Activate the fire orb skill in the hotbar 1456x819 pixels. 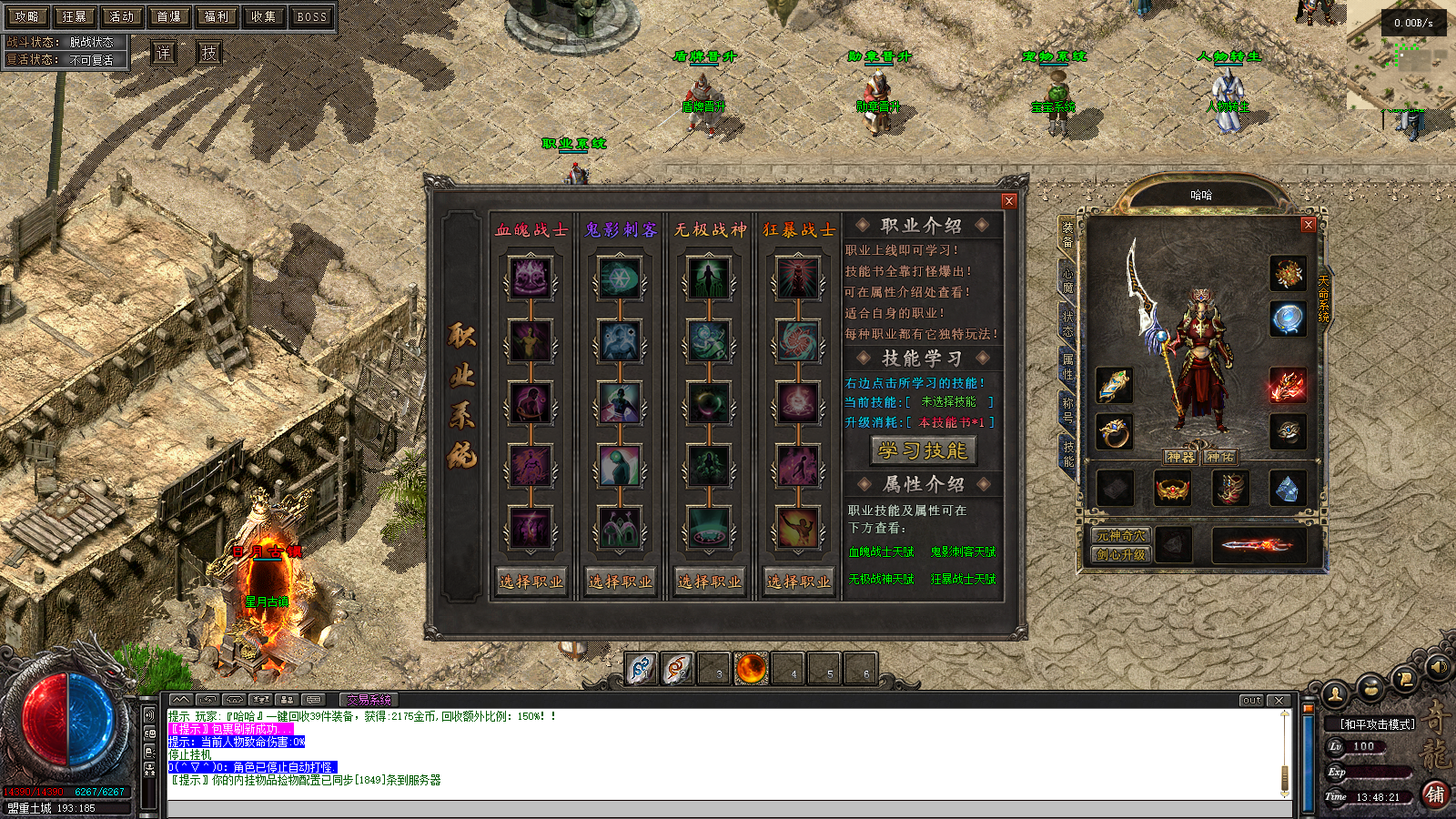(751, 669)
